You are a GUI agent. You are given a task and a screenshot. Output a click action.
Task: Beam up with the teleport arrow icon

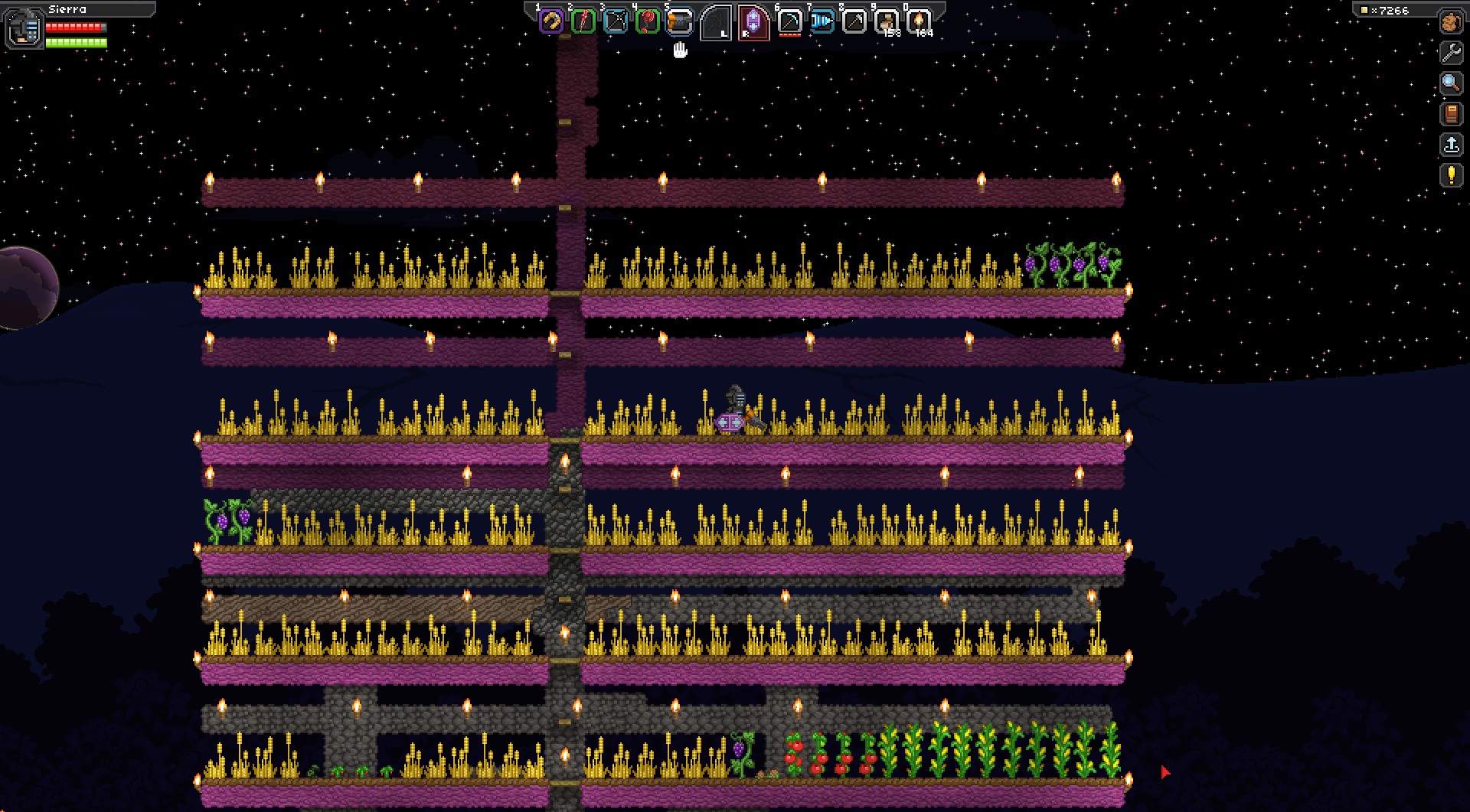pyautogui.click(x=1451, y=145)
